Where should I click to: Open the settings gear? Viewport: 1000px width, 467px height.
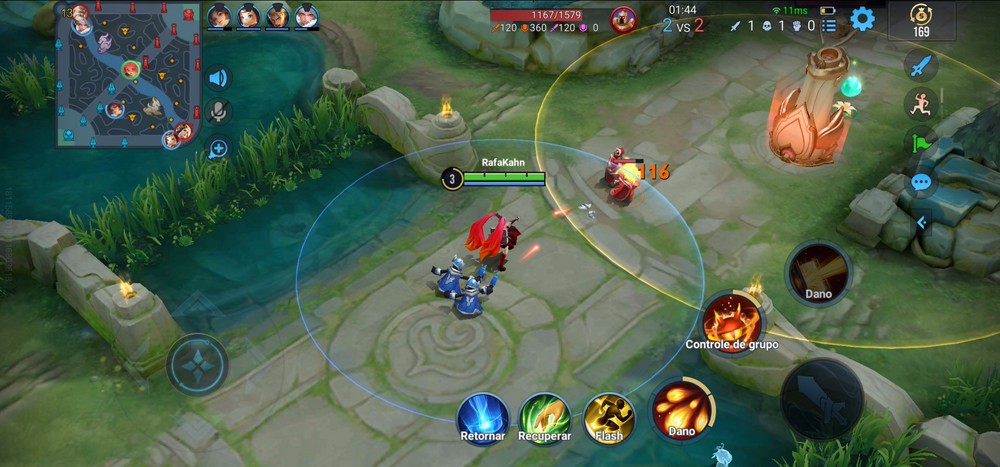(x=862, y=18)
